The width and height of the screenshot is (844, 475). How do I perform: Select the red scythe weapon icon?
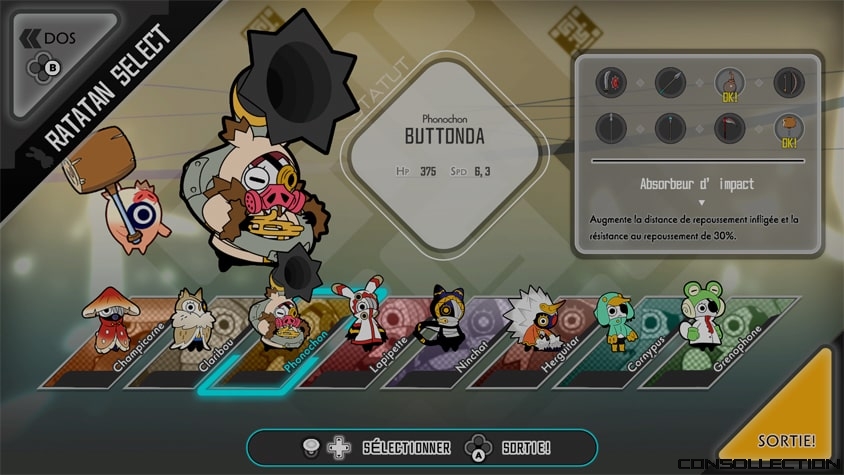(730, 128)
